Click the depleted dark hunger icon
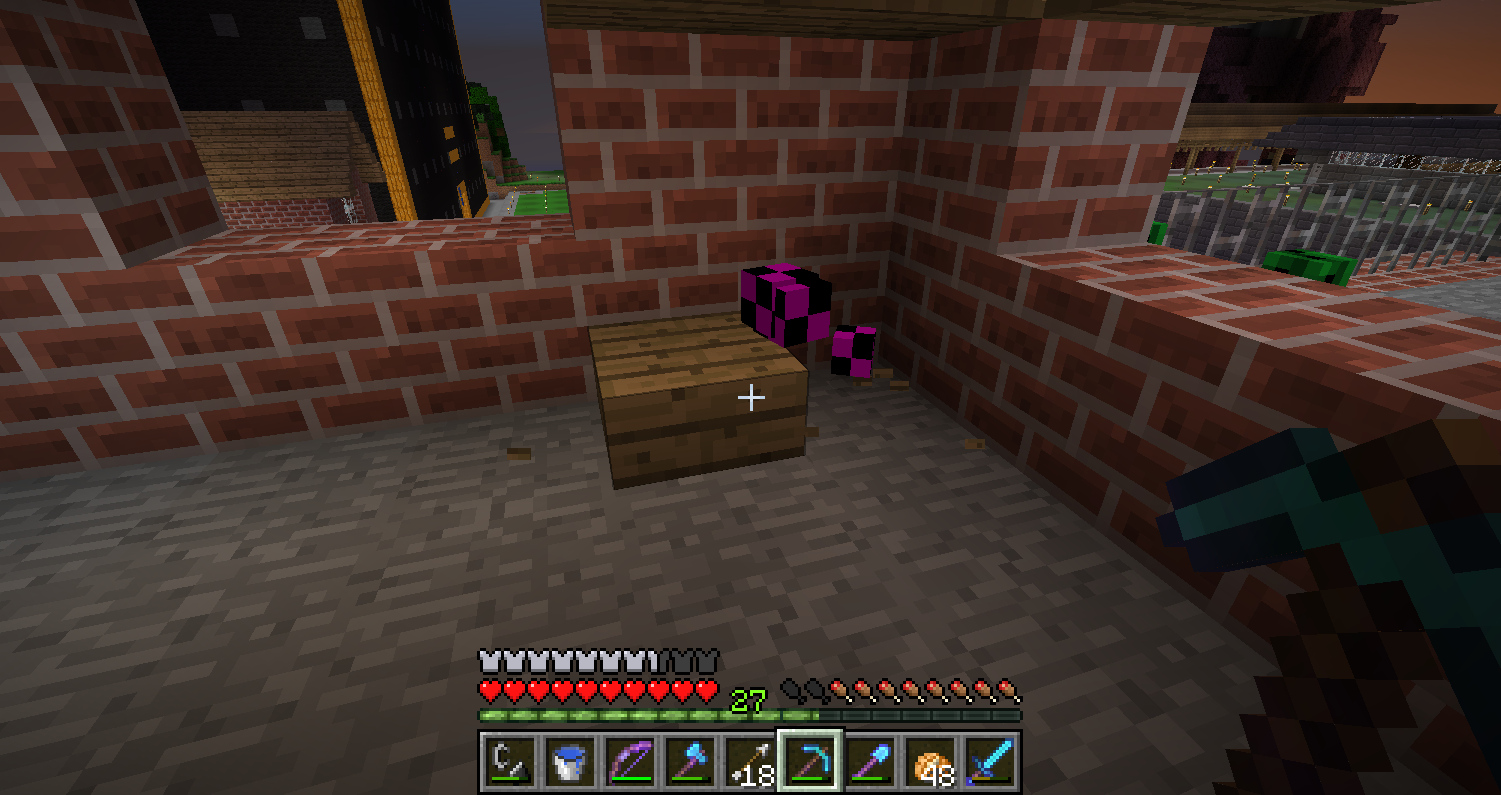This screenshot has height=795, width=1501. click(795, 690)
